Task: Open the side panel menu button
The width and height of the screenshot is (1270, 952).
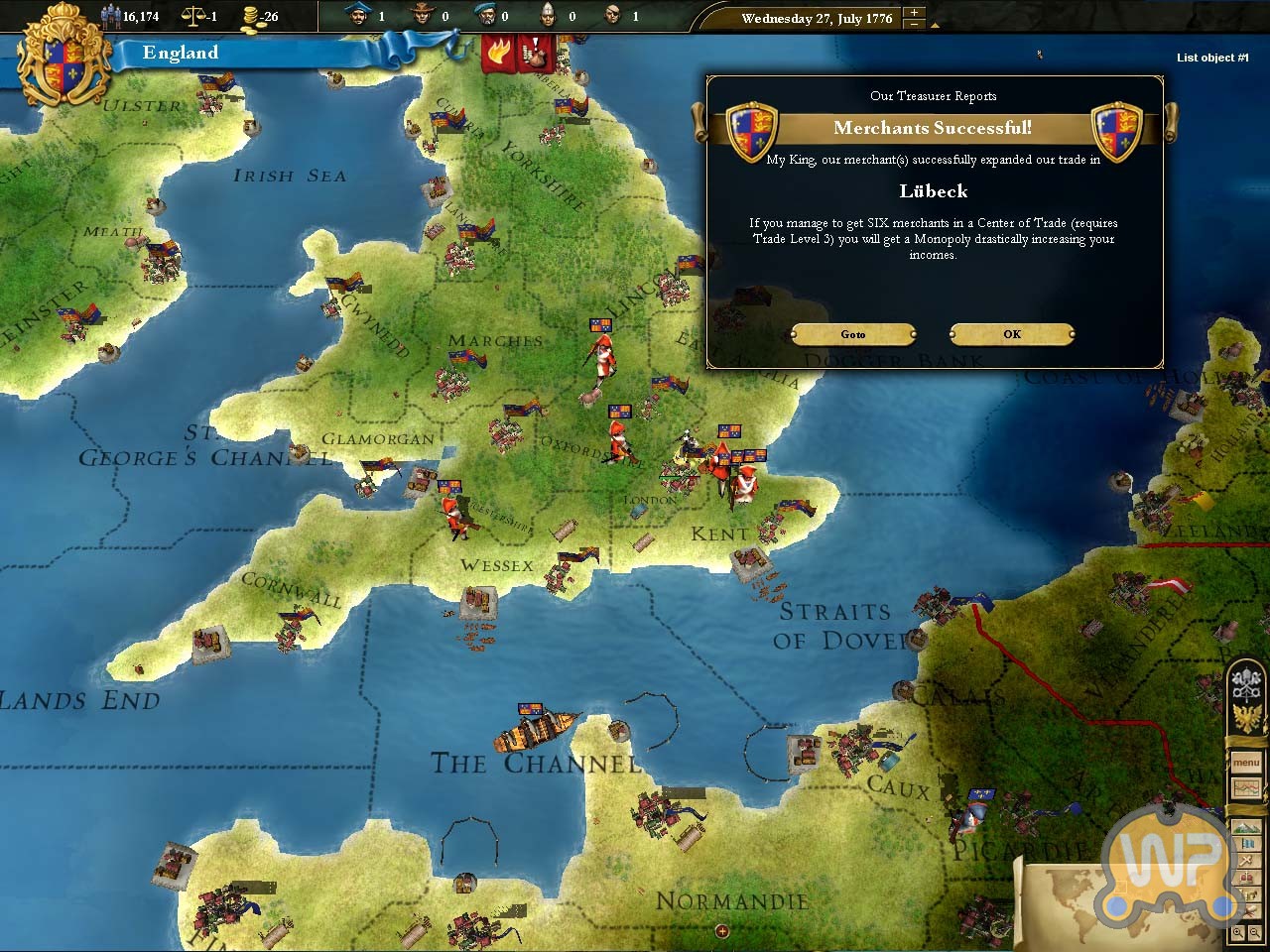Action: pyautogui.click(x=1246, y=764)
